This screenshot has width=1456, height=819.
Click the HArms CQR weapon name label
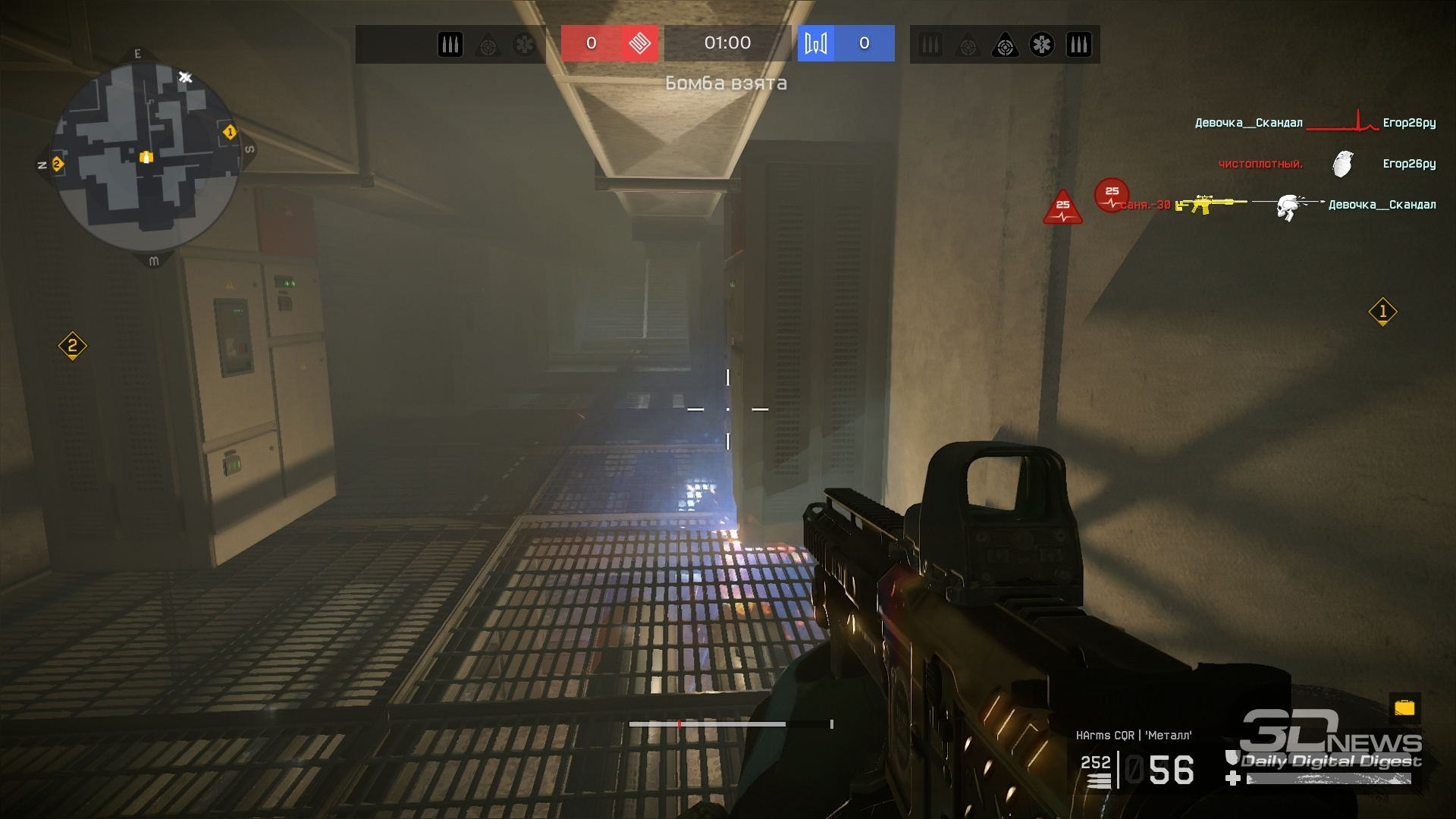[x=1133, y=735]
